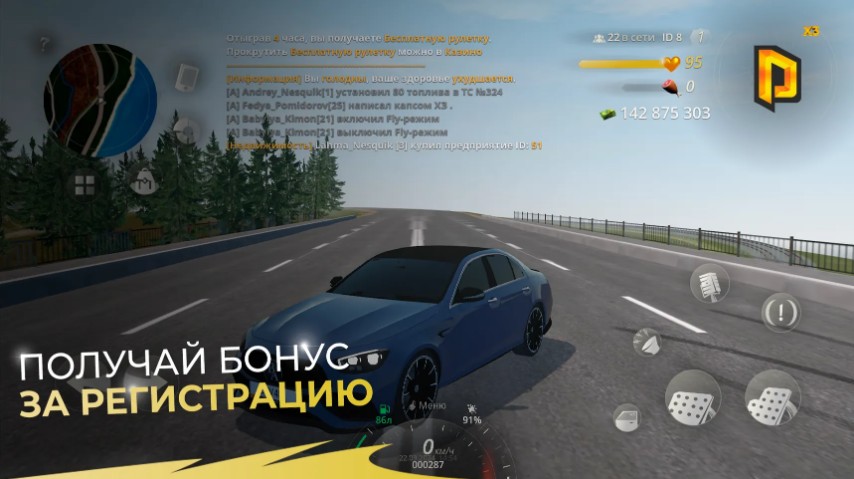
Task: Tap the orange P logo
Action: tap(776, 78)
